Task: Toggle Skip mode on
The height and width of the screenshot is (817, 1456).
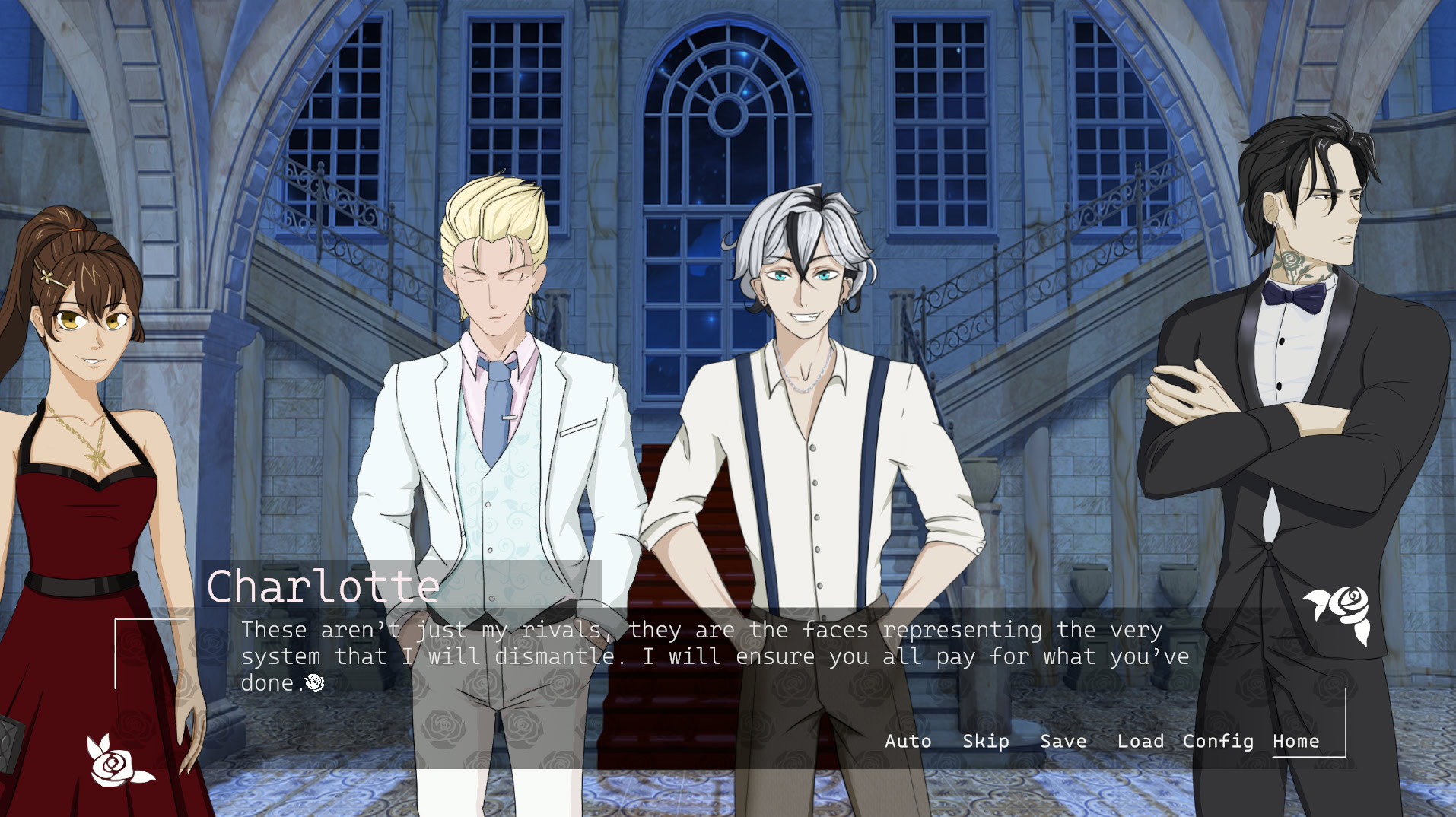Action: click(985, 740)
